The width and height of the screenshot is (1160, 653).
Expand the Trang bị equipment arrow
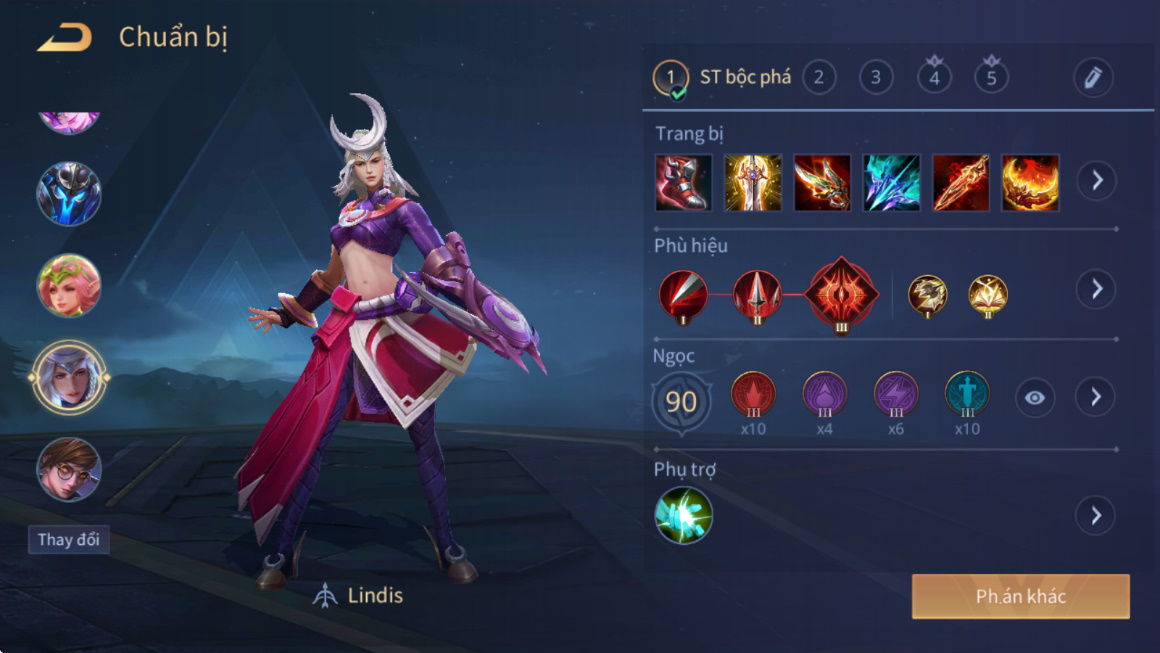coord(1096,181)
